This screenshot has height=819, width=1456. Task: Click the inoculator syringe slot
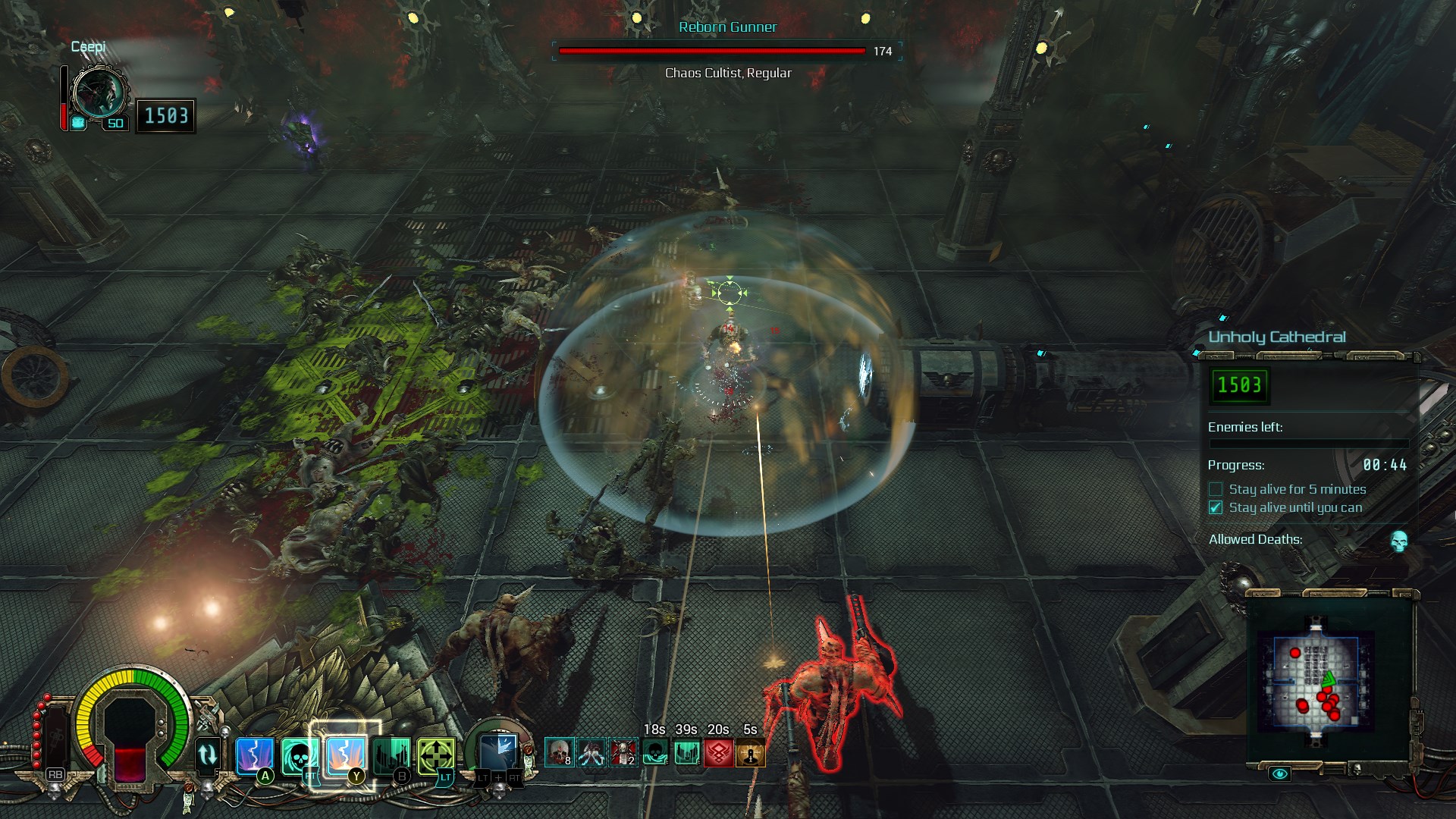point(55,739)
